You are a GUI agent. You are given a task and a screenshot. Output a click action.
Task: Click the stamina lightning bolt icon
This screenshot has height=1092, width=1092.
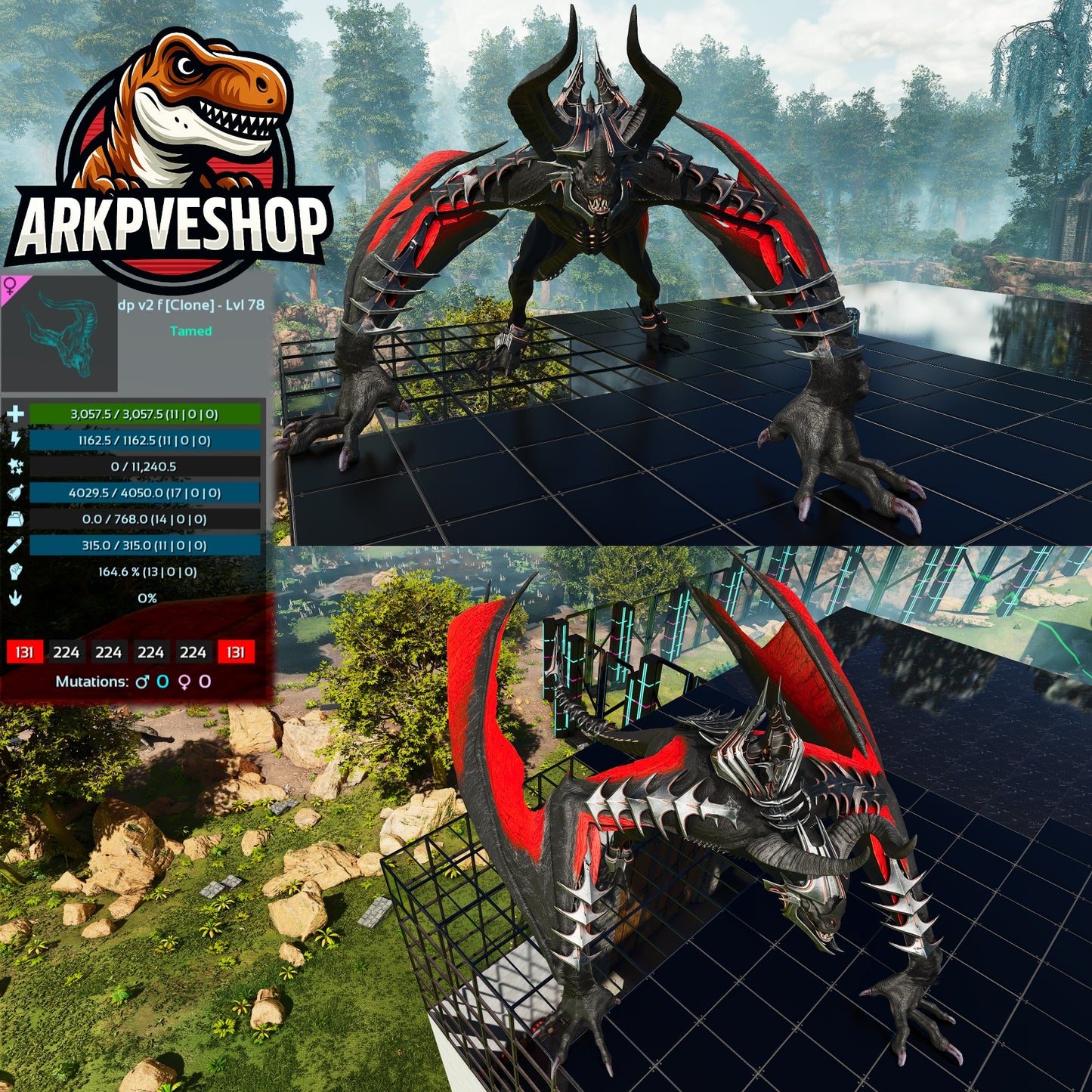tap(16, 441)
